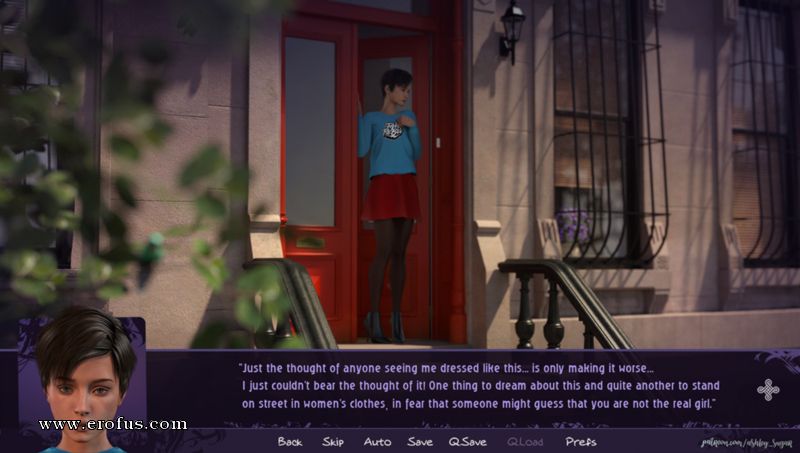800x453 pixels.
Task: Open the Prefs settings menu
Action: coord(581,442)
